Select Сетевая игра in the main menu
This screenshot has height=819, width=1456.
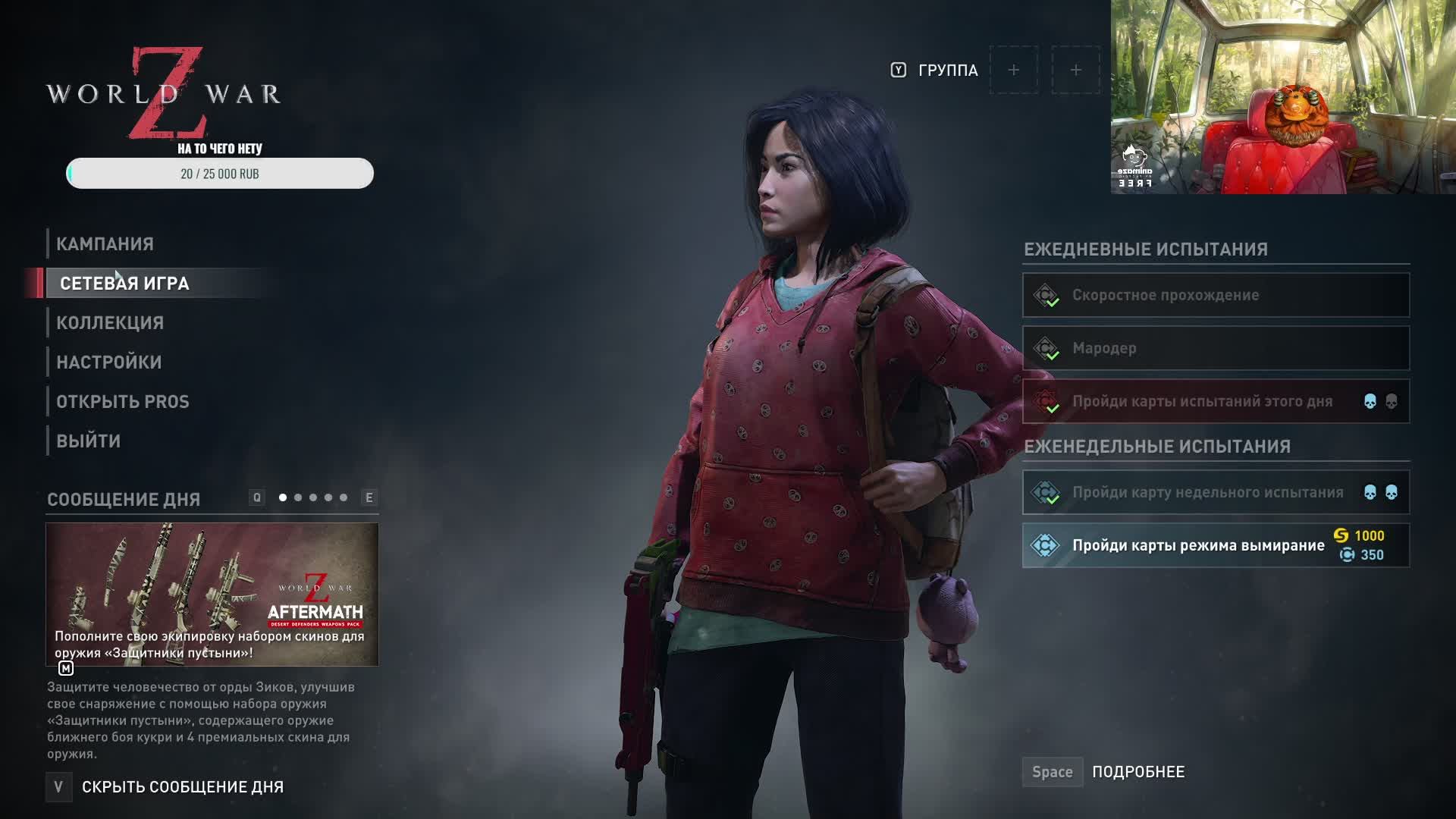pyautogui.click(x=124, y=284)
